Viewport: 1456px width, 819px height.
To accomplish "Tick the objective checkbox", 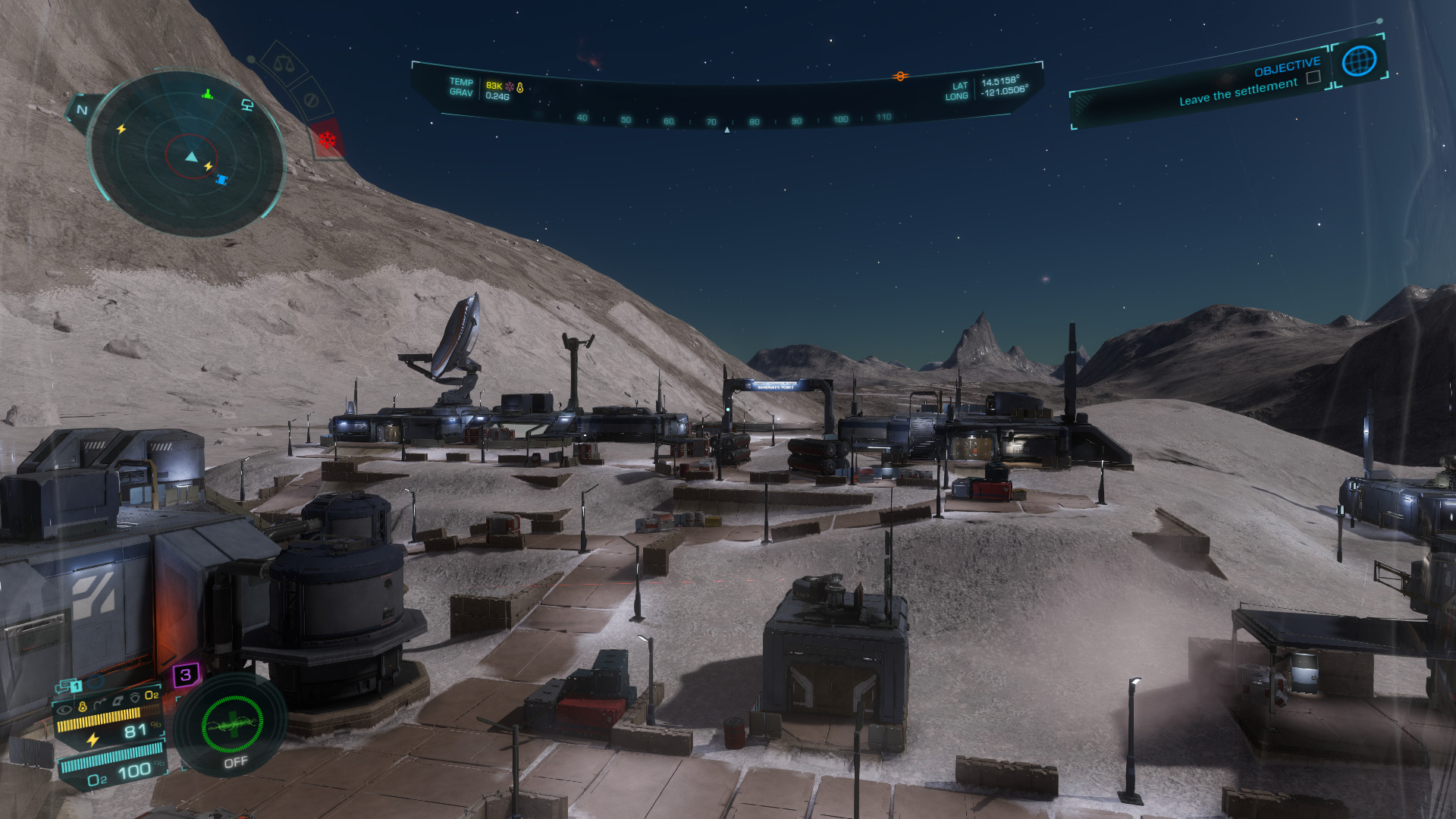I will pos(1313,77).
